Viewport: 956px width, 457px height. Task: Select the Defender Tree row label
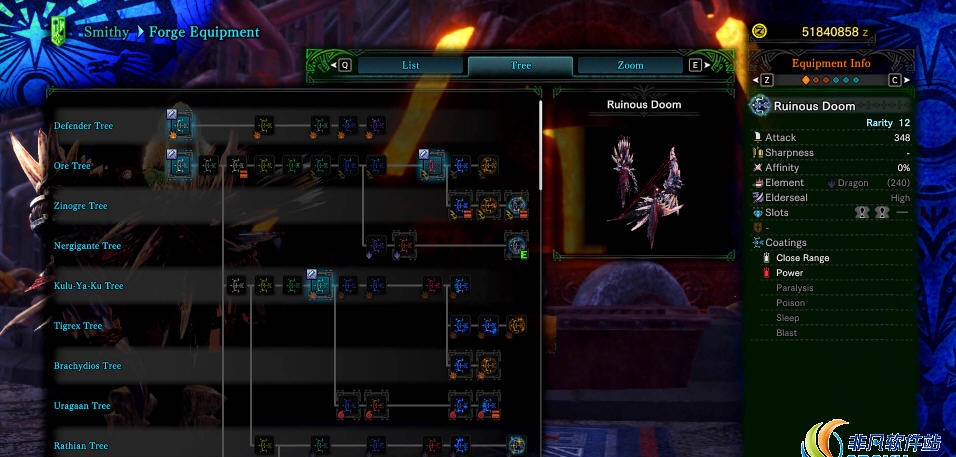[83, 126]
